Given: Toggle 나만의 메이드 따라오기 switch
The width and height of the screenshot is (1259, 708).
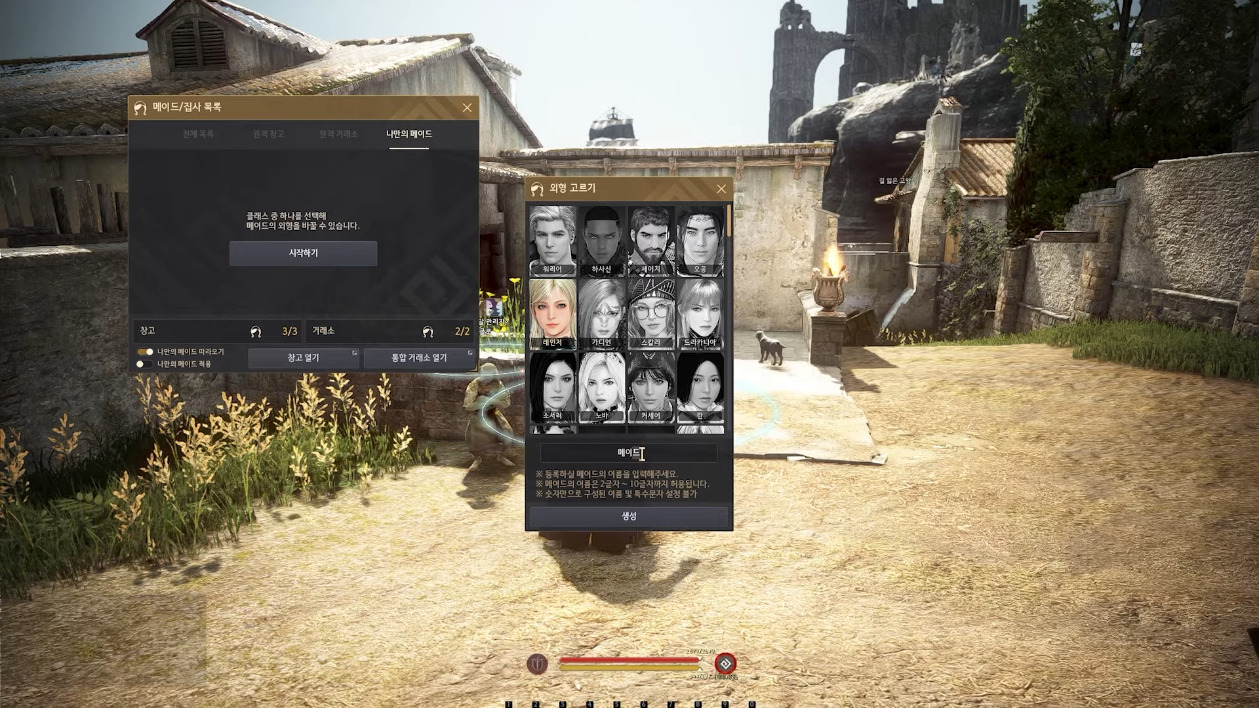Looking at the screenshot, I should click(x=145, y=352).
